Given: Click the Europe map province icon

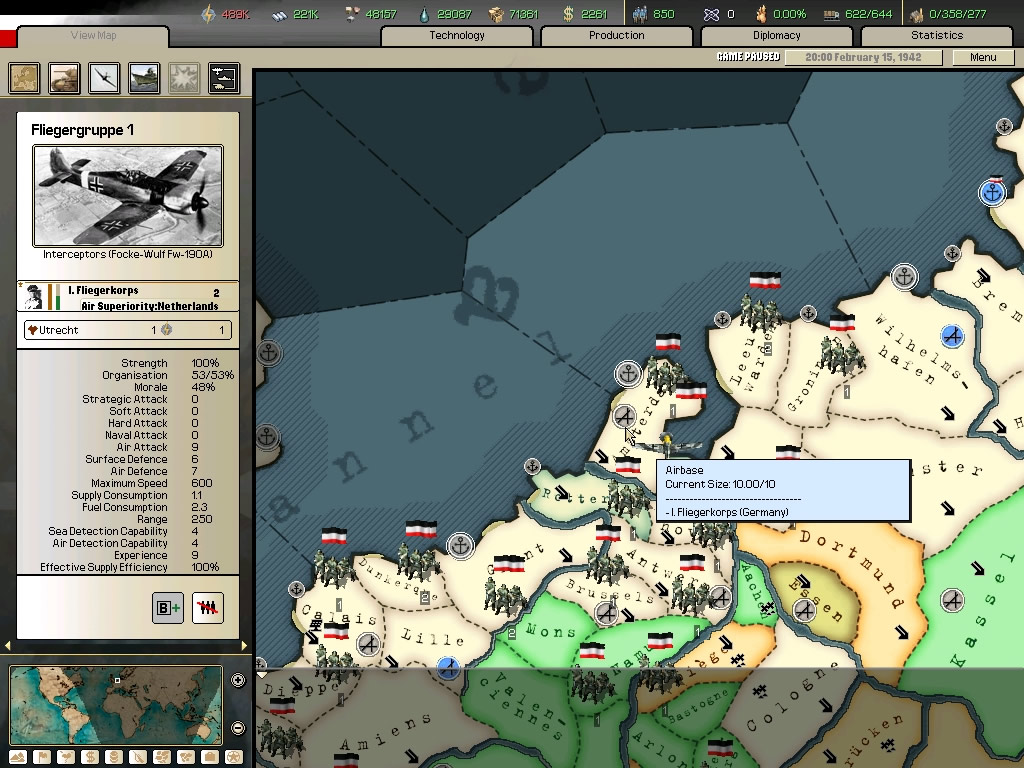Looking at the screenshot, I should (x=24, y=78).
